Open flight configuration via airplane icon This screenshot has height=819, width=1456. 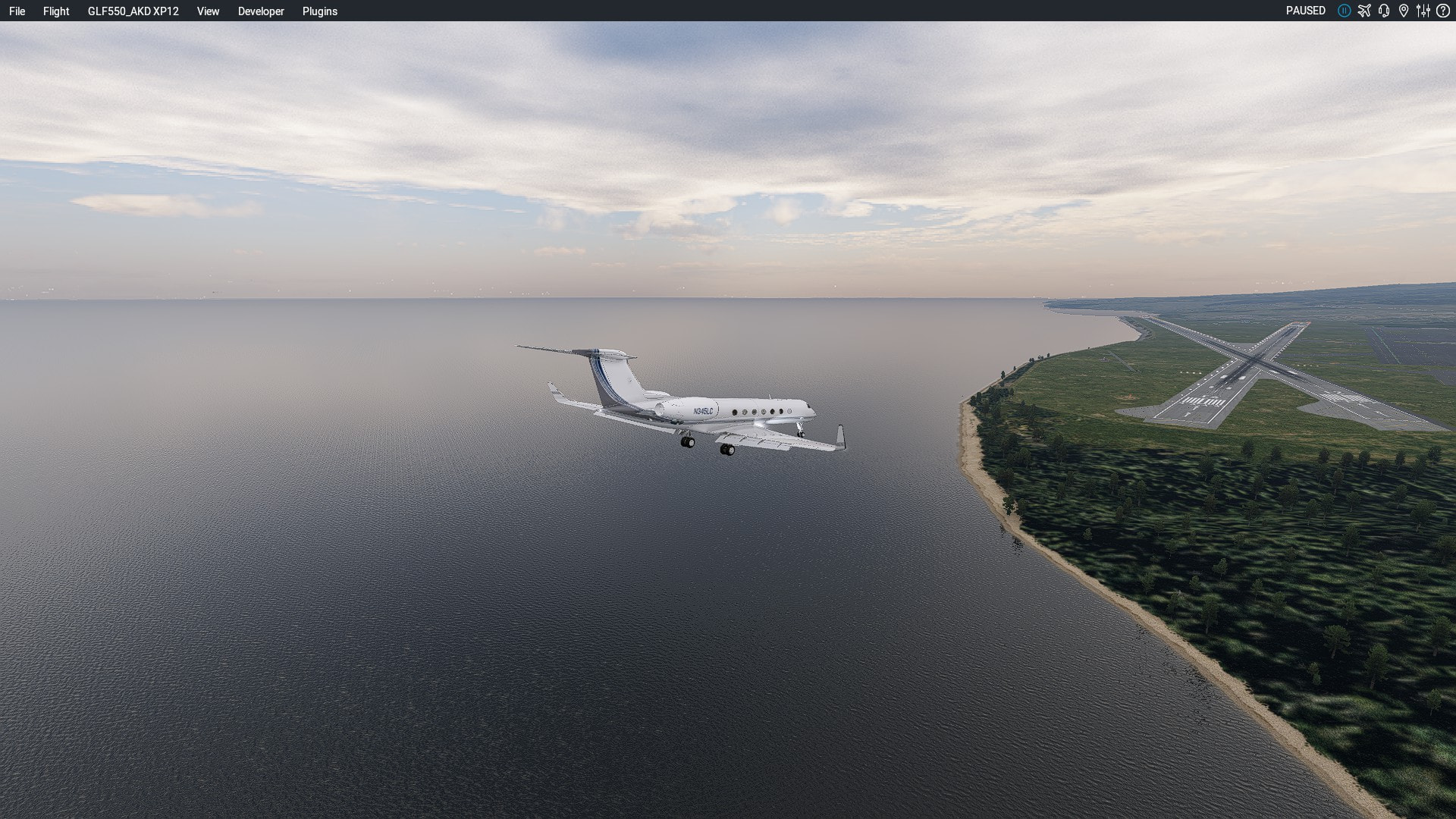coord(1364,11)
